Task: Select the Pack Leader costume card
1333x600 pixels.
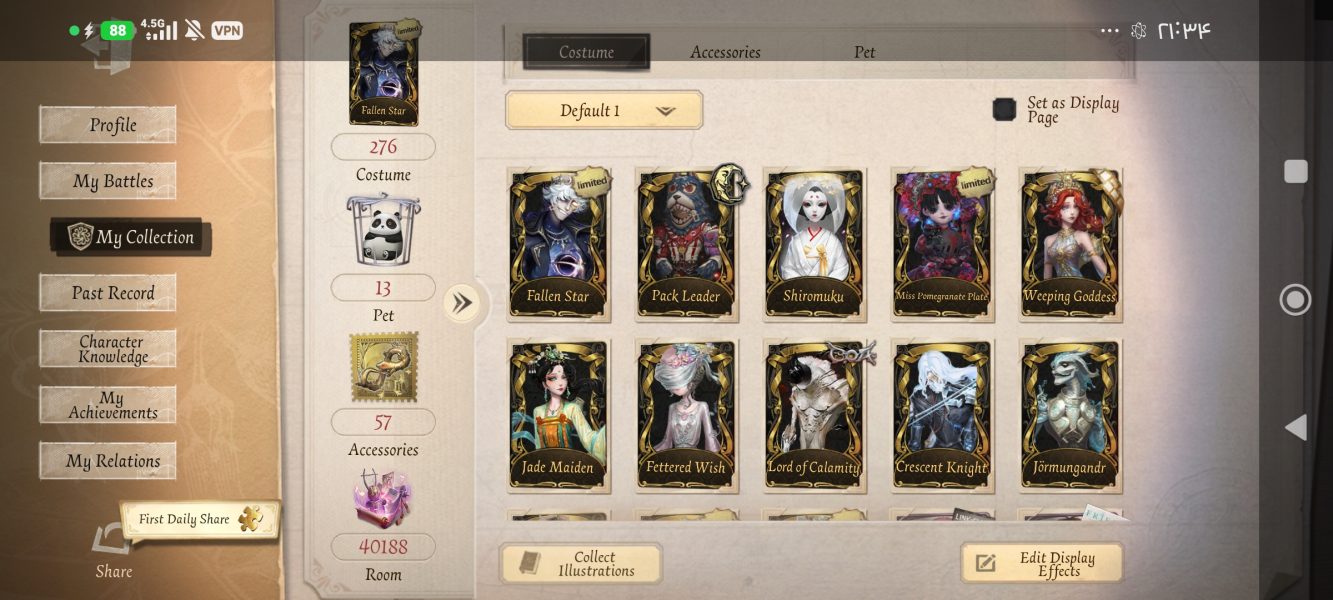Action: [x=686, y=244]
